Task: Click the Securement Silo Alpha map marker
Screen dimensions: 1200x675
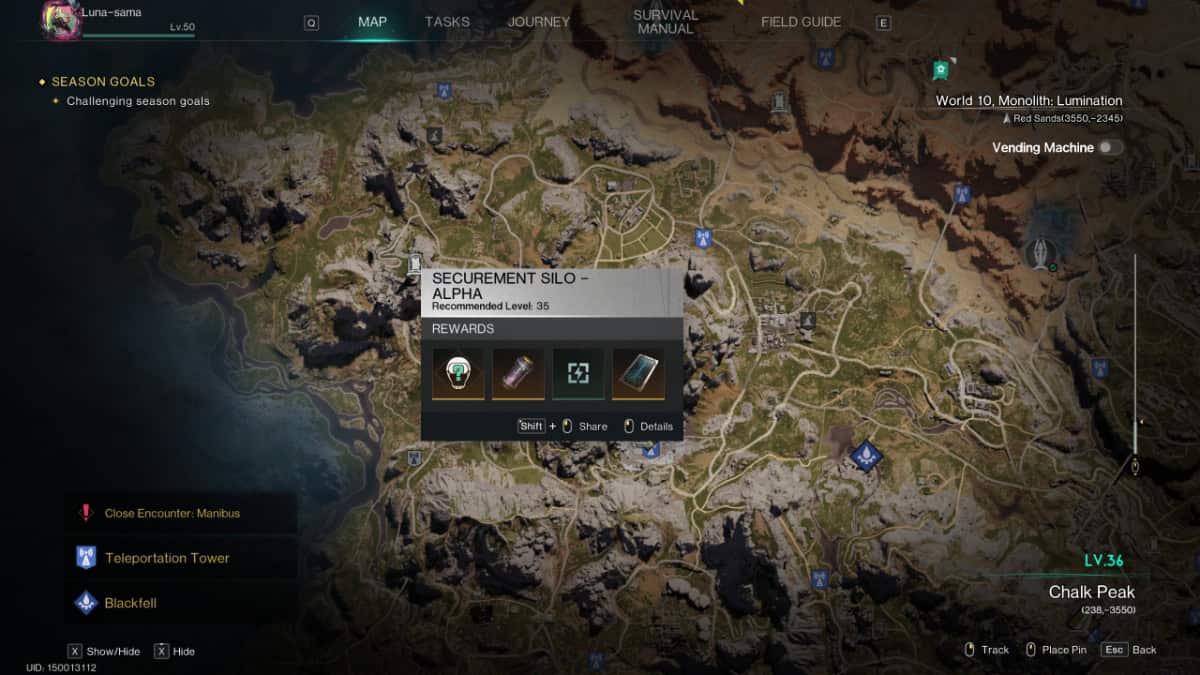Action: 415,265
